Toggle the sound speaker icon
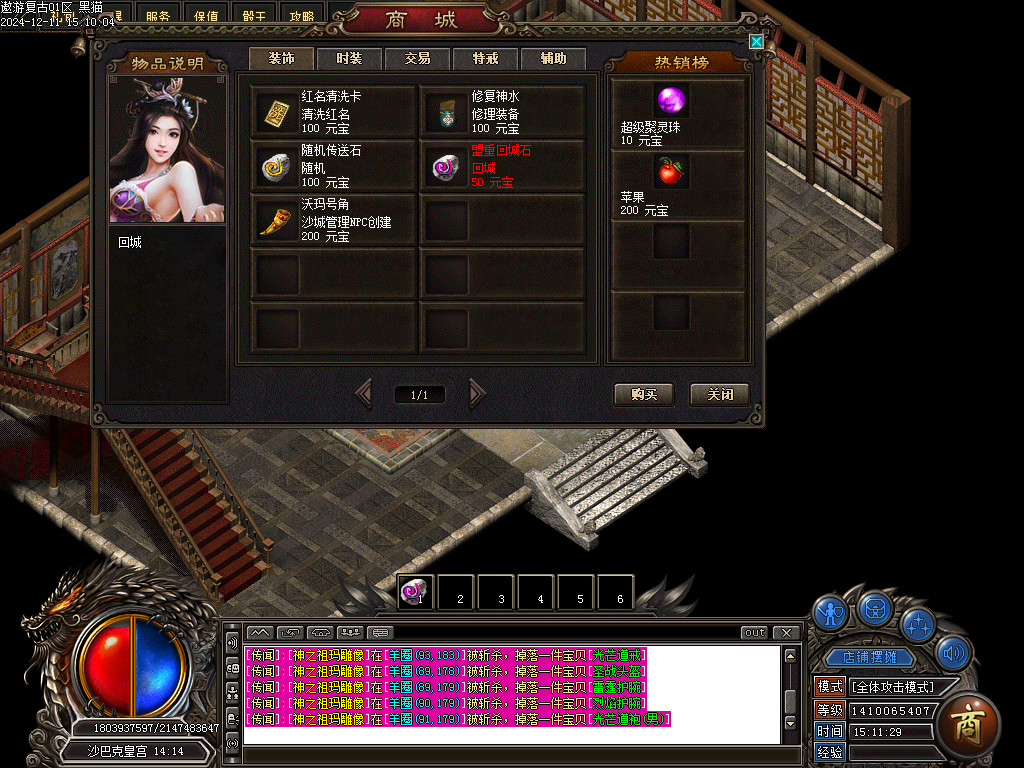The image size is (1024, 768). point(956,653)
